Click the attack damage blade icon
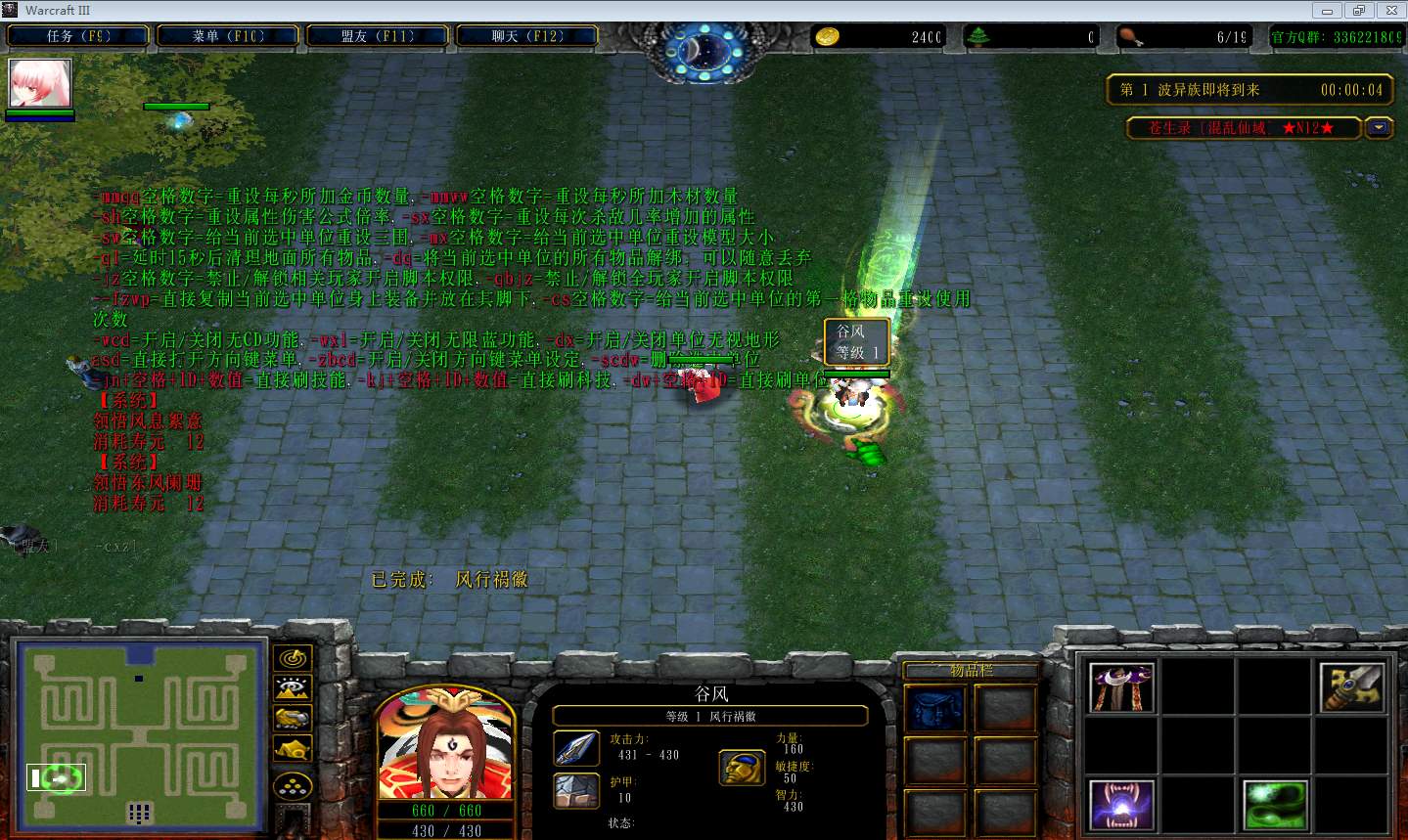This screenshot has height=840, width=1408. [576, 748]
